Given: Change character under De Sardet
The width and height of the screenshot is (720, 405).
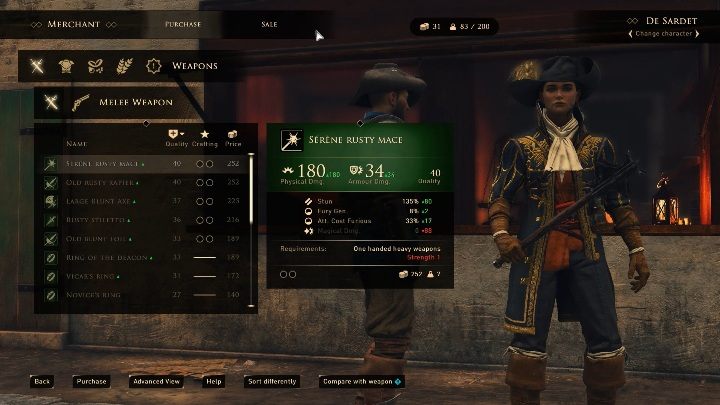Looking at the screenshot, I should 657,35.
